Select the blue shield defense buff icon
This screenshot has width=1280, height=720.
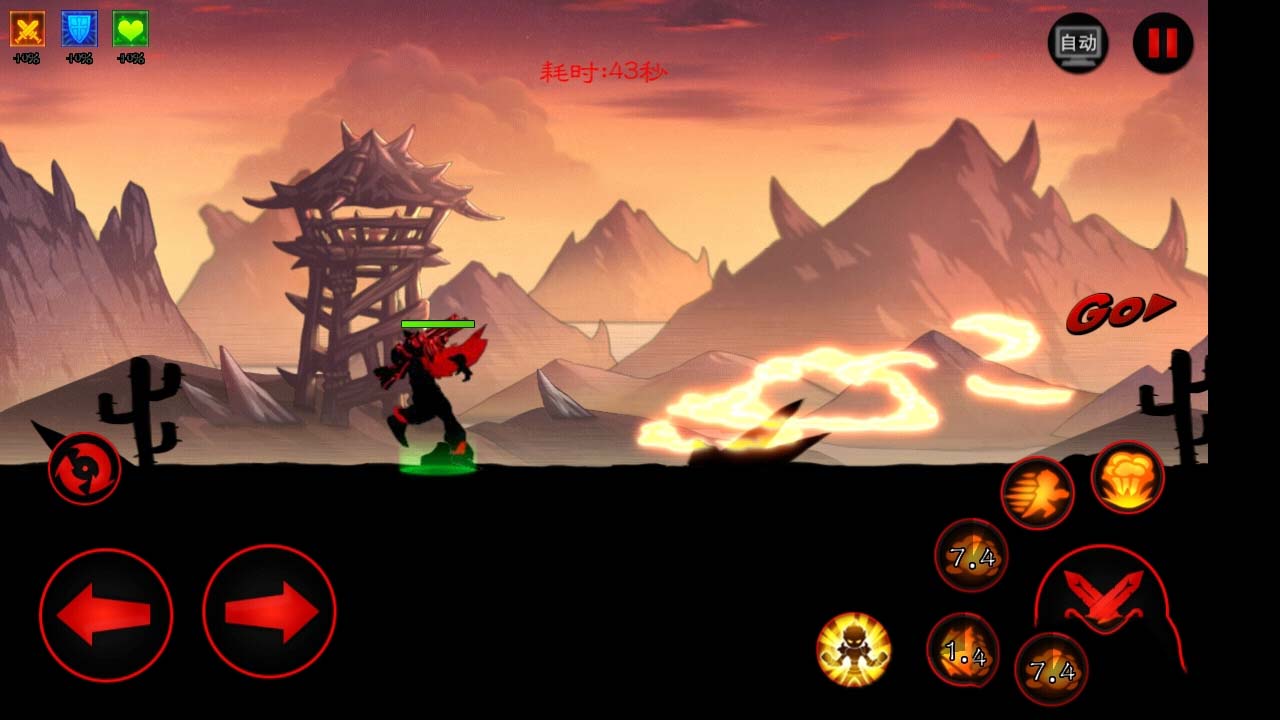tap(79, 29)
